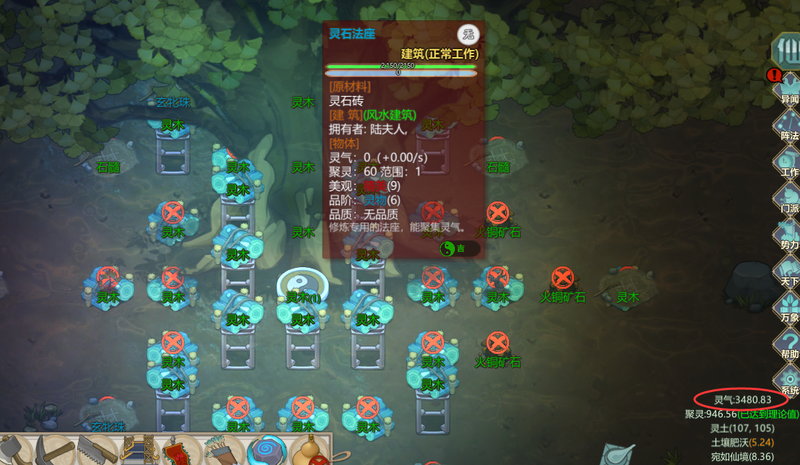Click the yin-yang 吉 feng shui badge
The image size is (800, 465).
pyautogui.click(x=453, y=248)
